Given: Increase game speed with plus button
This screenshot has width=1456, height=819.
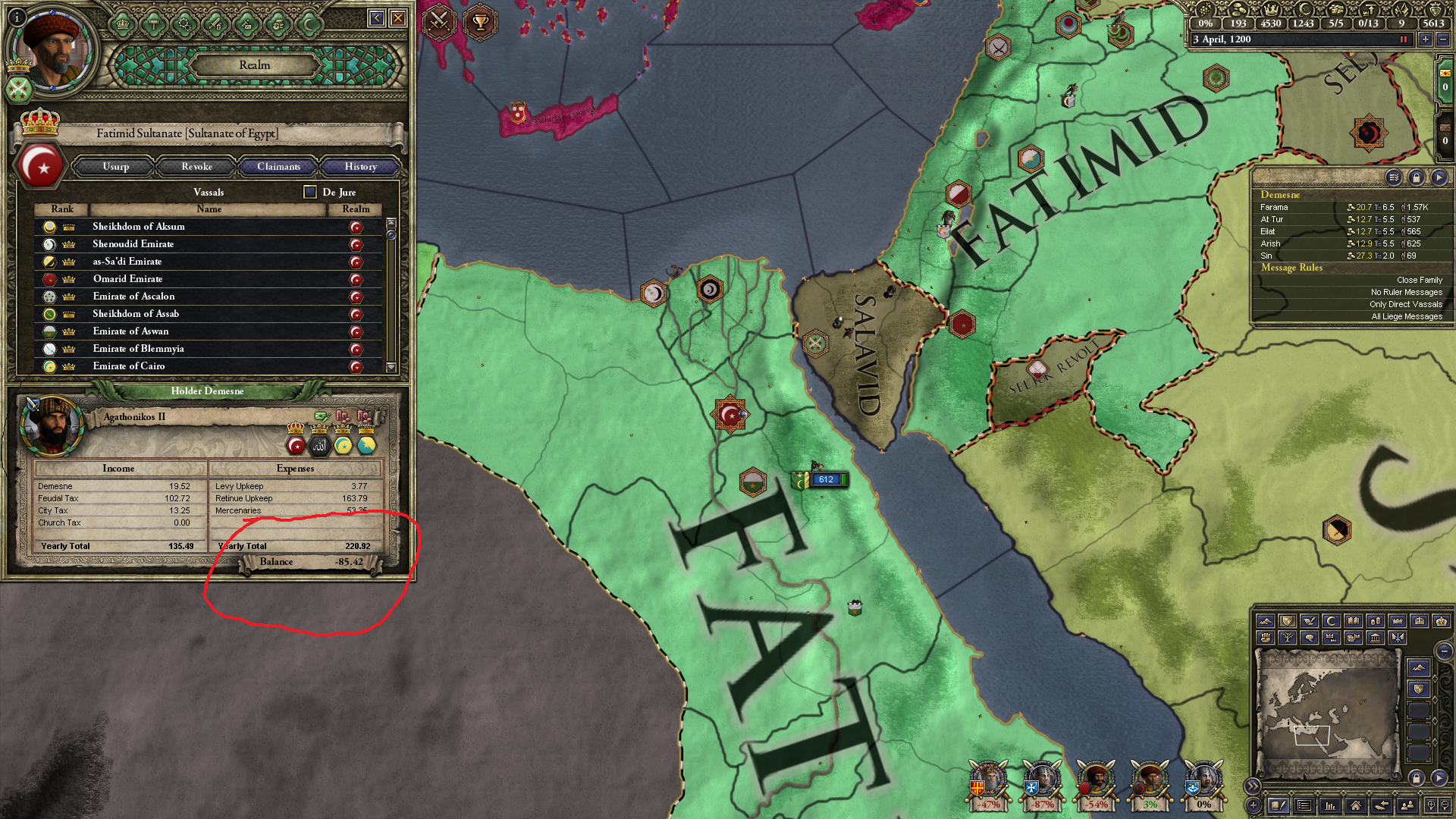Looking at the screenshot, I should click(x=1425, y=39).
